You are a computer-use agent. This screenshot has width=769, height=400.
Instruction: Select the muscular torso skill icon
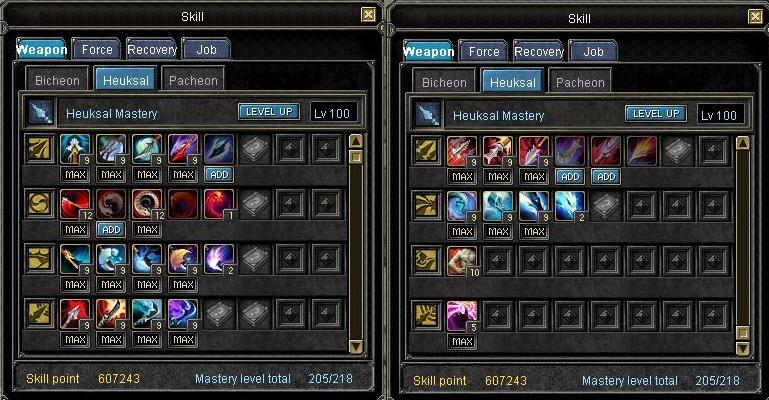pyautogui.click(x=462, y=261)
